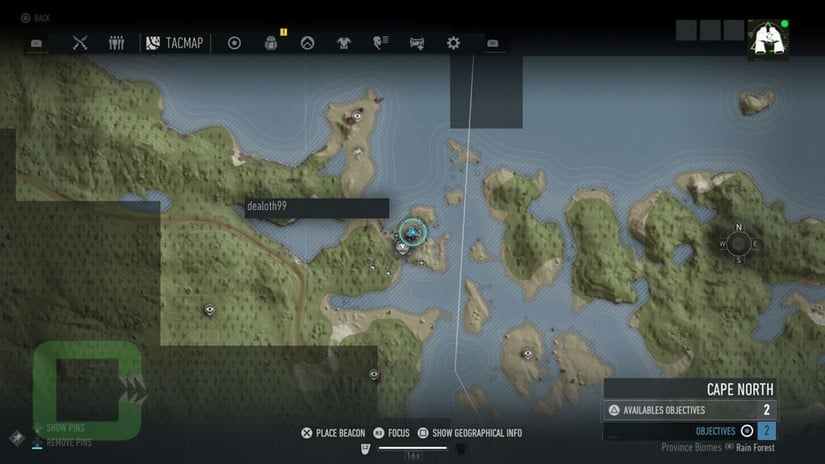The height and width of the screenshot is (464, 825).
Task: Select the eye marker on western mainland
Action: pyautogui.click(x=209, y=310)
